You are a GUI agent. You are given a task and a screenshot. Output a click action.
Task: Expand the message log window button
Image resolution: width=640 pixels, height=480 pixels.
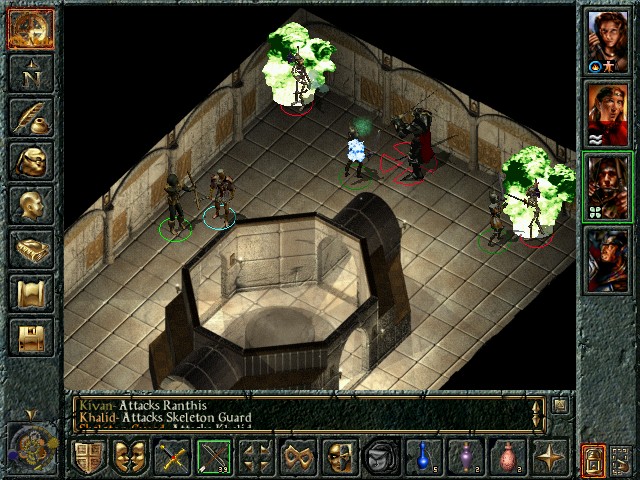[561, 406]
